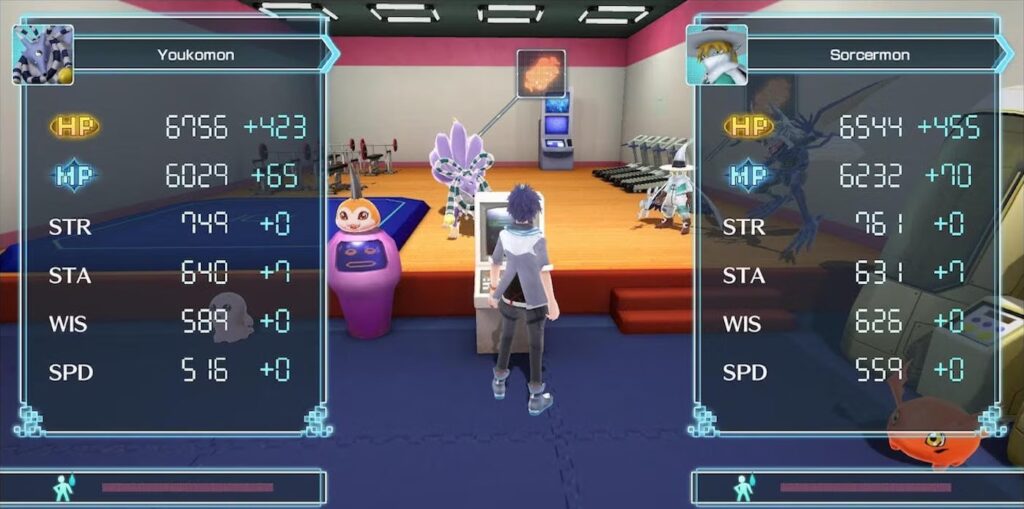Click the Sorcermon name header
The height and width of the screenshot is (509, 1024).
pyautogui.click(x=870, y=54)
